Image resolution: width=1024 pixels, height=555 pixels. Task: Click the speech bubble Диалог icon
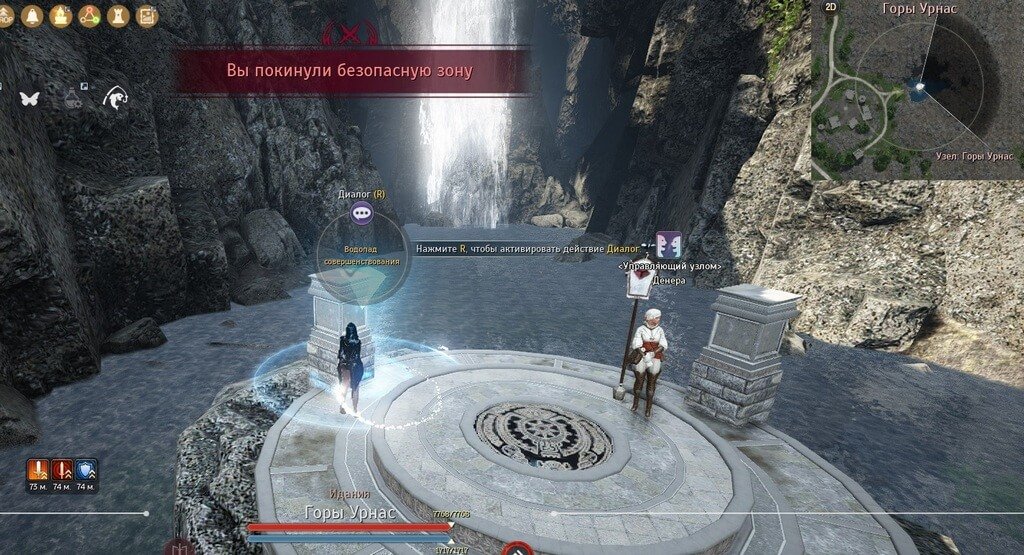coord(362,212)
